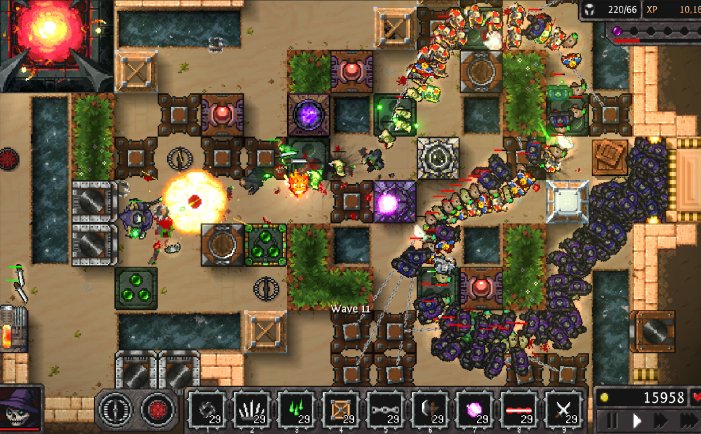
Task: Activate the round red rune ability button
Action: click(156, 410)
